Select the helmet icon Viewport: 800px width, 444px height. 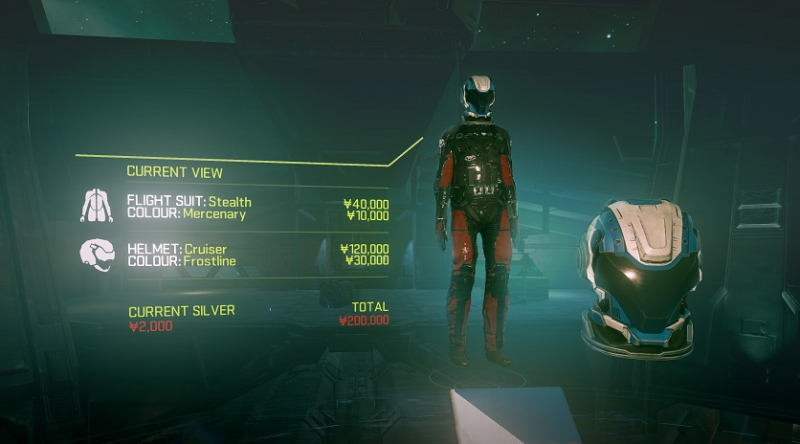pos(97,254)
